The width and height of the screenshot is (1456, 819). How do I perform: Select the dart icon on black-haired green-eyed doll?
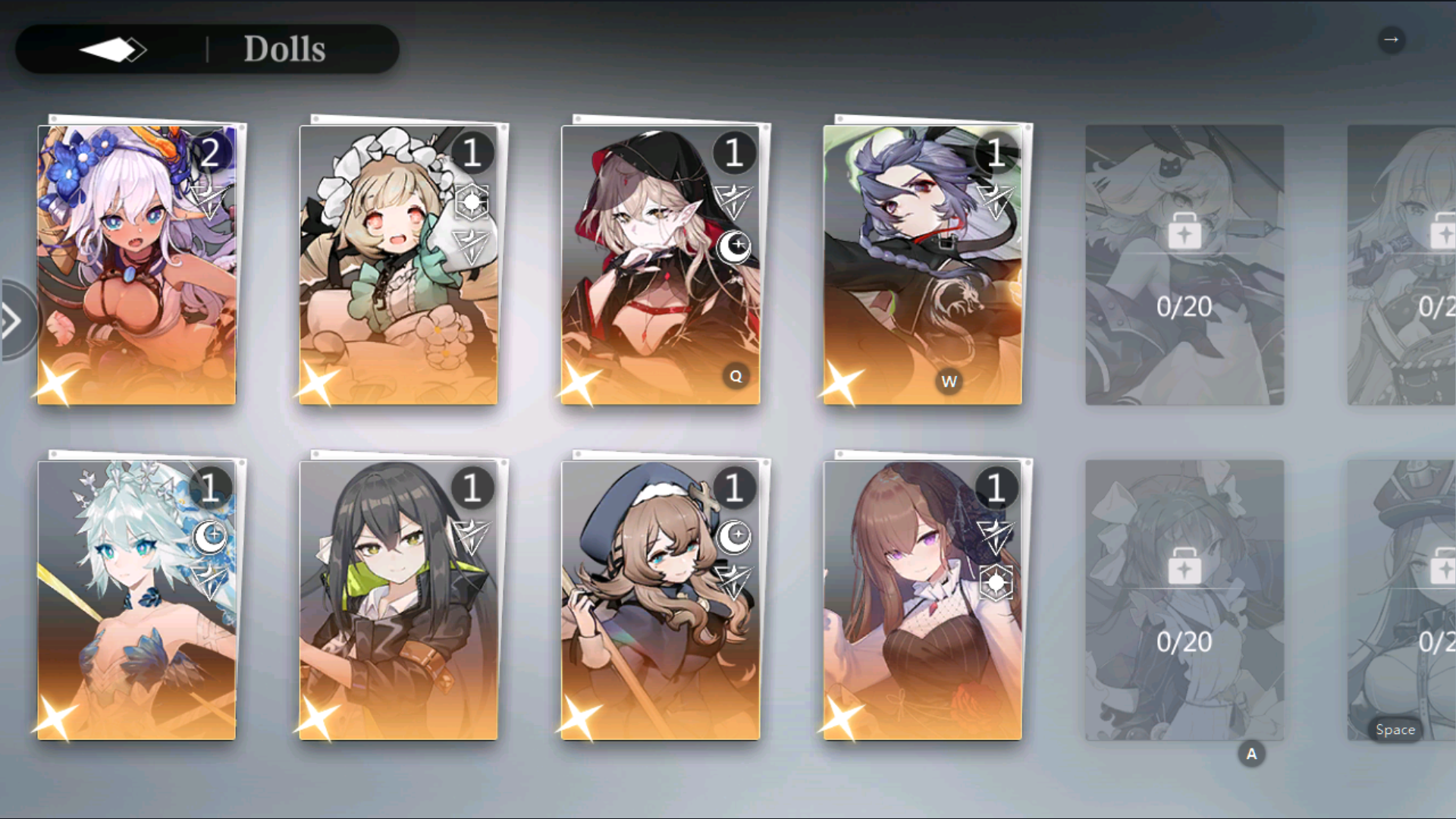tap(472, 535)
